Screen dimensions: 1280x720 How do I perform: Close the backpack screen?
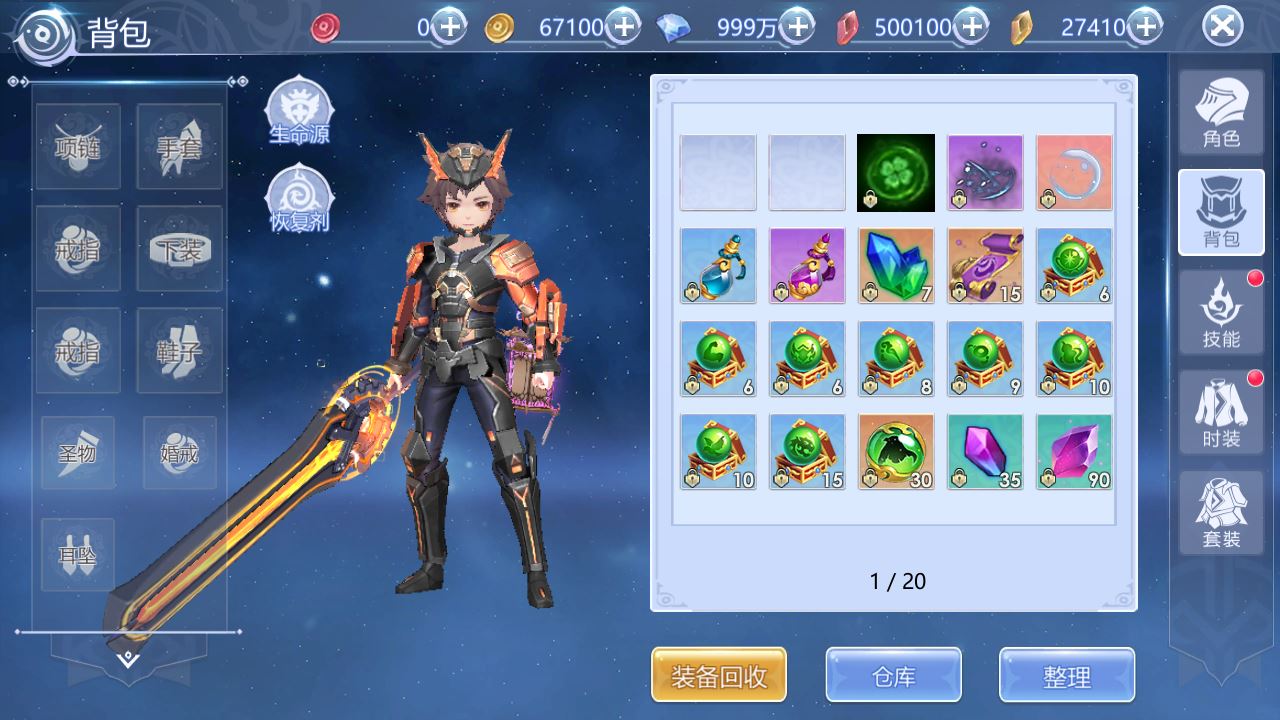(x=1222, y=27)
